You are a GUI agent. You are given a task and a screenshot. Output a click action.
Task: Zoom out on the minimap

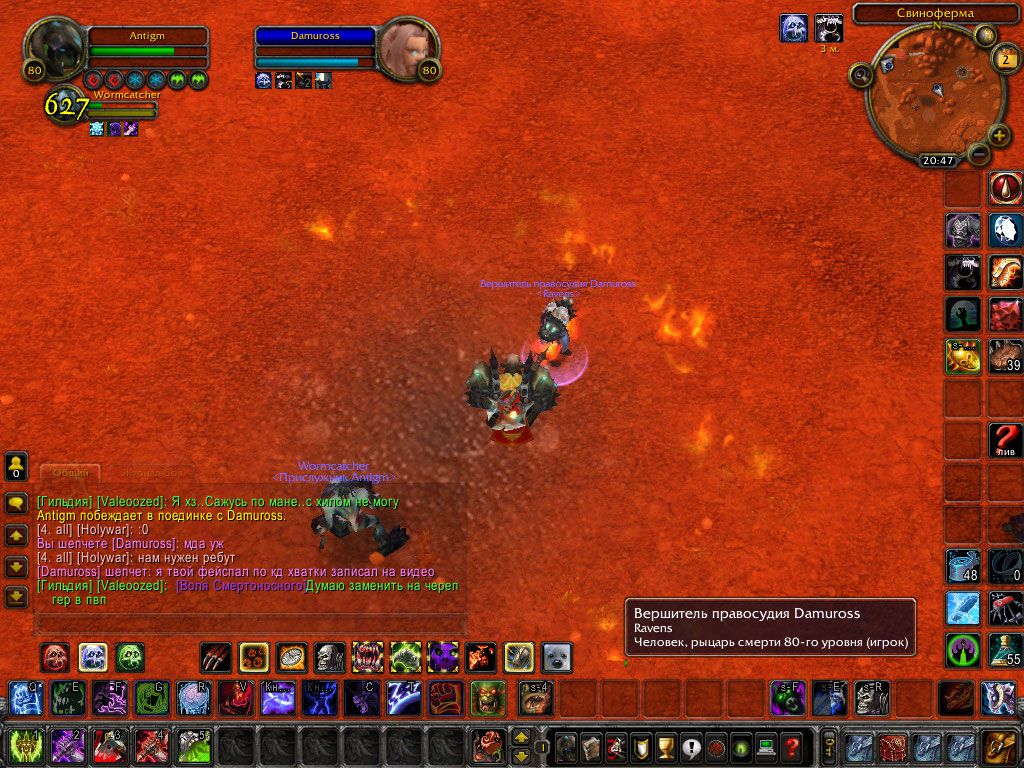click(978, 154)
